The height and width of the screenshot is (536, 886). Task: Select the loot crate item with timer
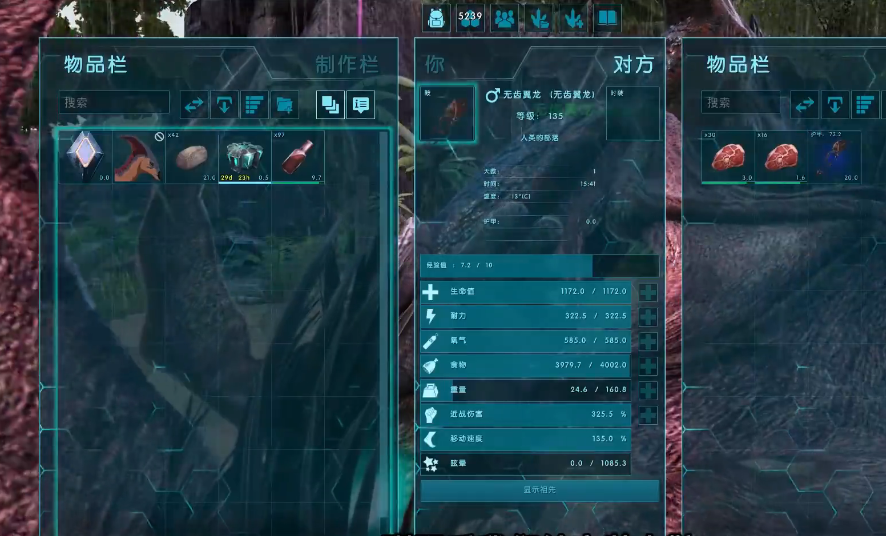tap(244, 157)
